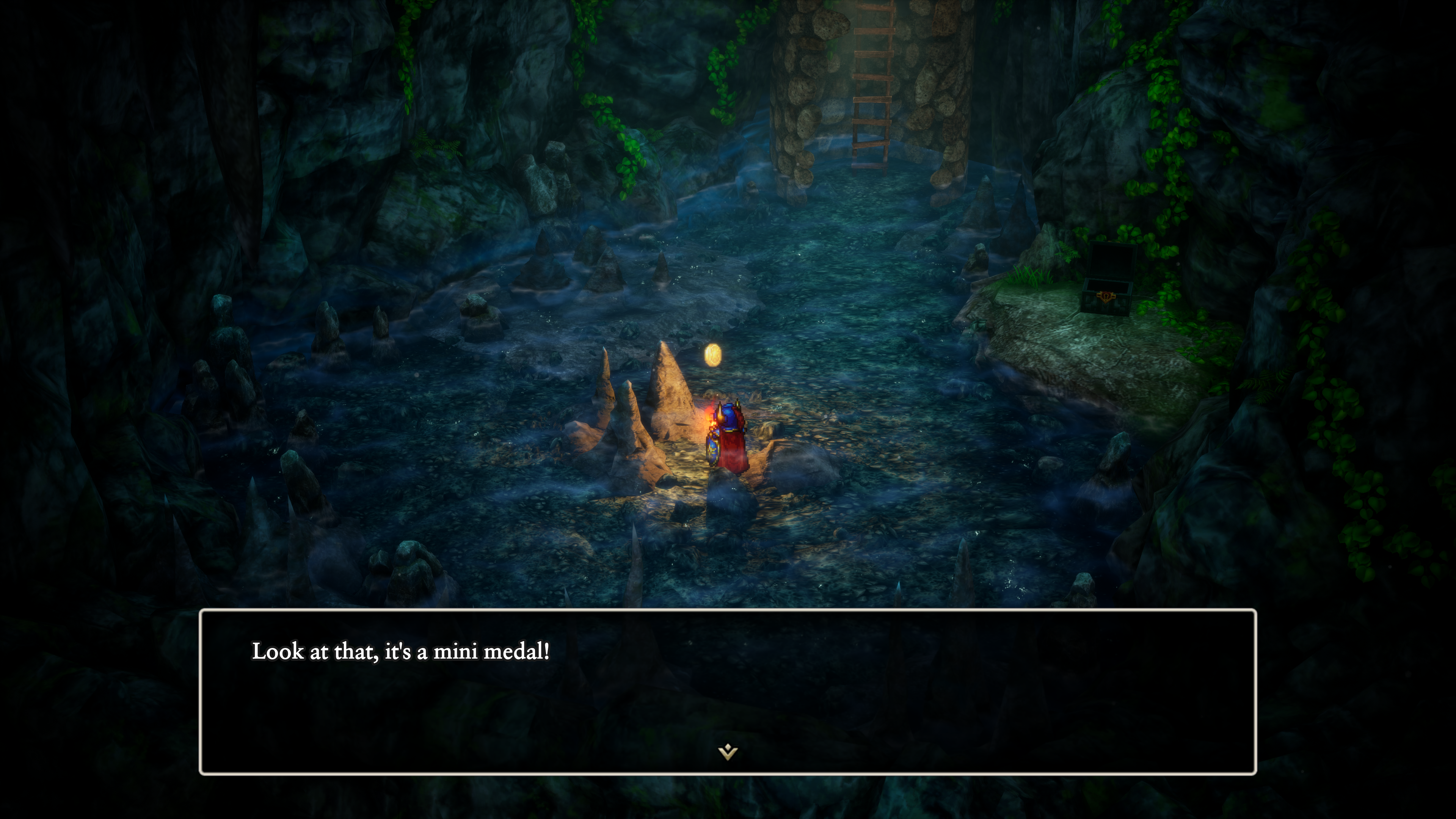Click the mini medal message box

(728, 691)
